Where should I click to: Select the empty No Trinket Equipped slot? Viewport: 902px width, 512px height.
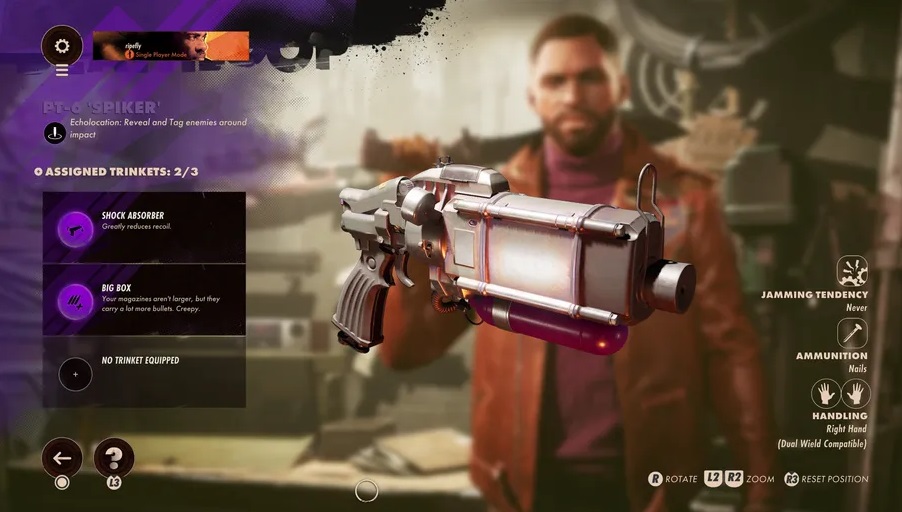(x=144, y=373)
